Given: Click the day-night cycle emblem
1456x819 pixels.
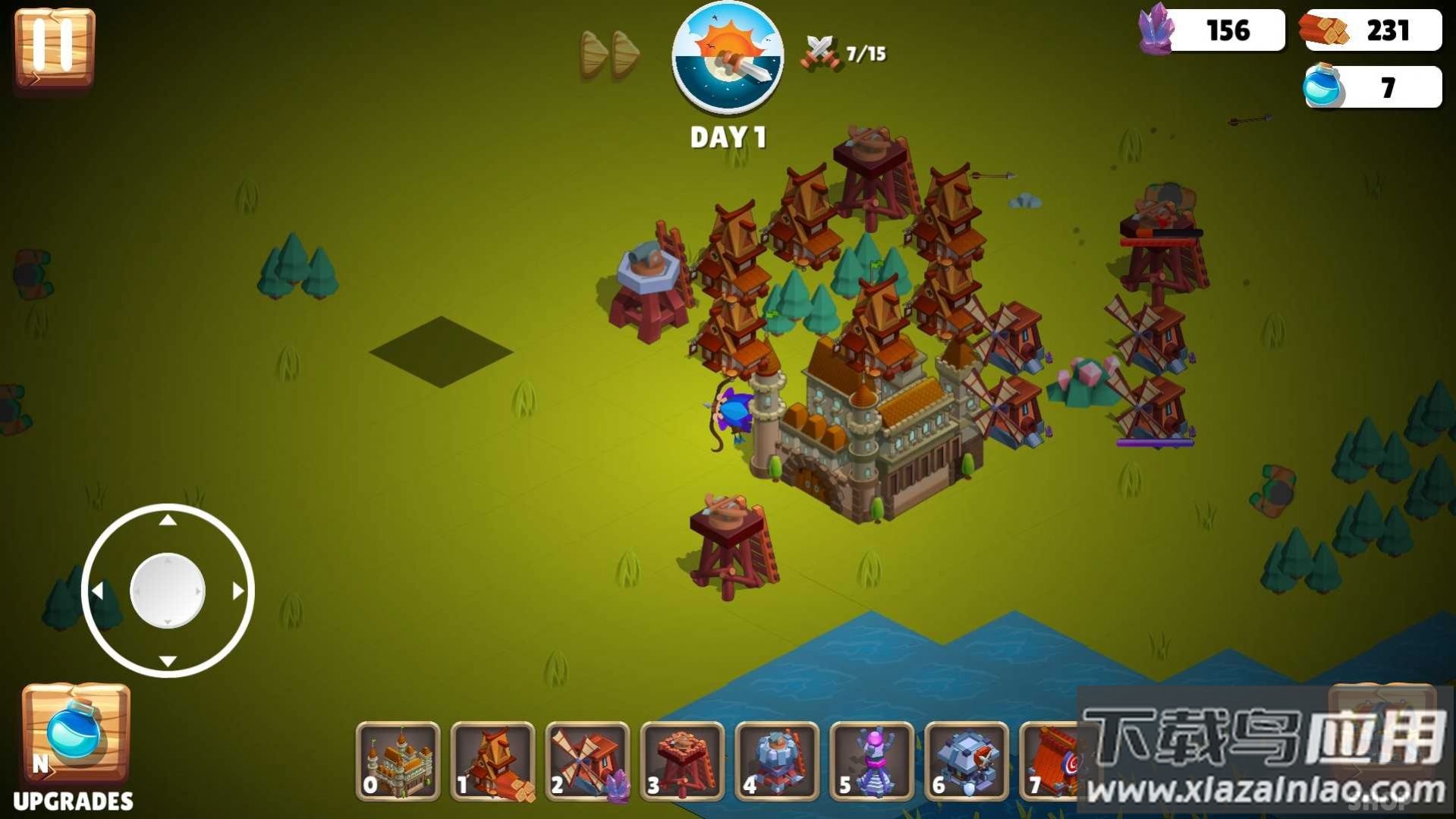Looking at the screenshot, I should pos(728,58).
